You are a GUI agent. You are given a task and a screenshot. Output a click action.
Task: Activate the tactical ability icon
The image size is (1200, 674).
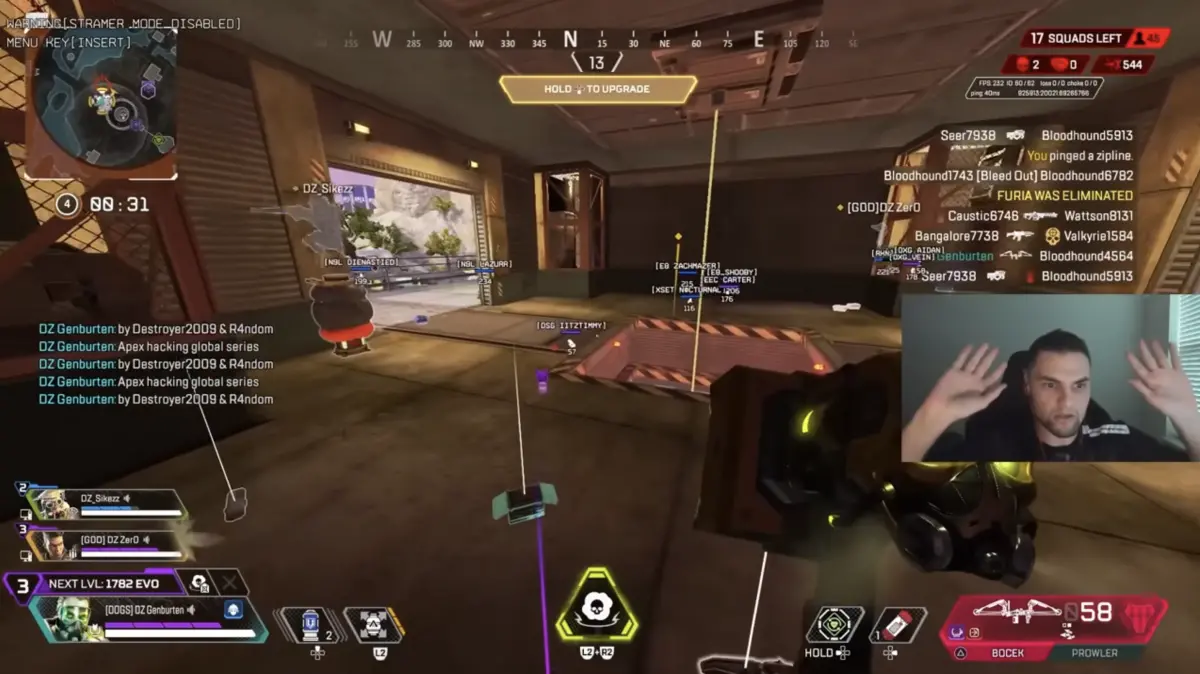[x=373, y=624]
